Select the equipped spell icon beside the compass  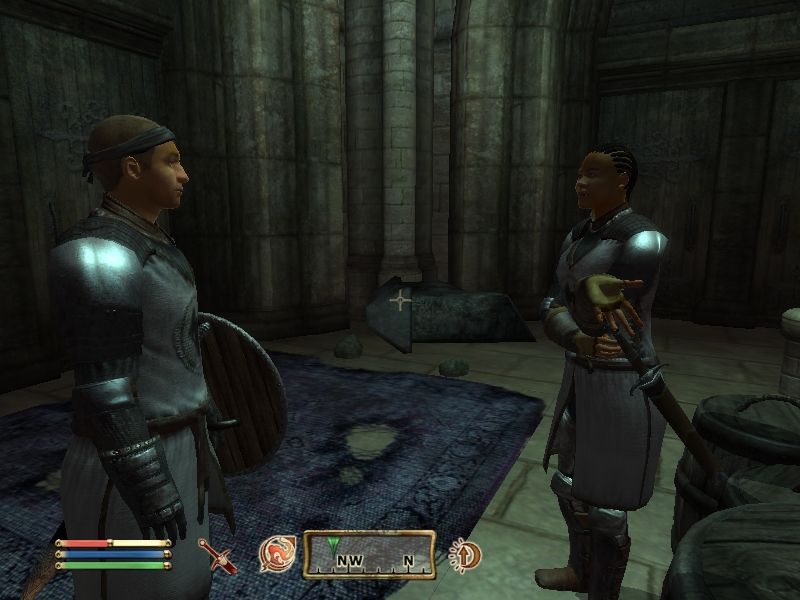click(x=277, y=553)
